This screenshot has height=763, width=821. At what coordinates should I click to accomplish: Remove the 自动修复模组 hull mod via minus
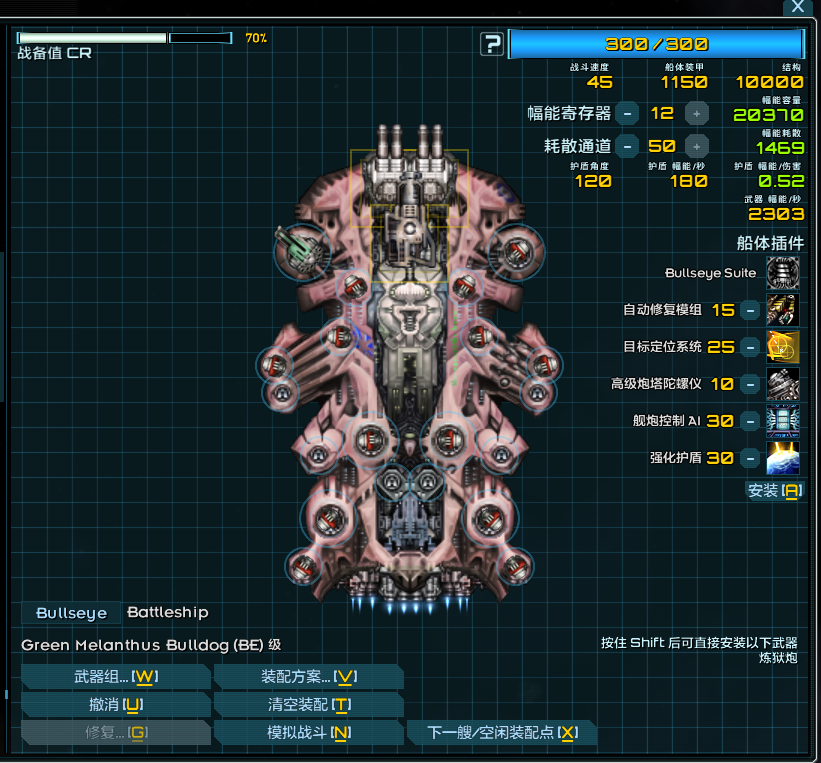pos(749,310)
